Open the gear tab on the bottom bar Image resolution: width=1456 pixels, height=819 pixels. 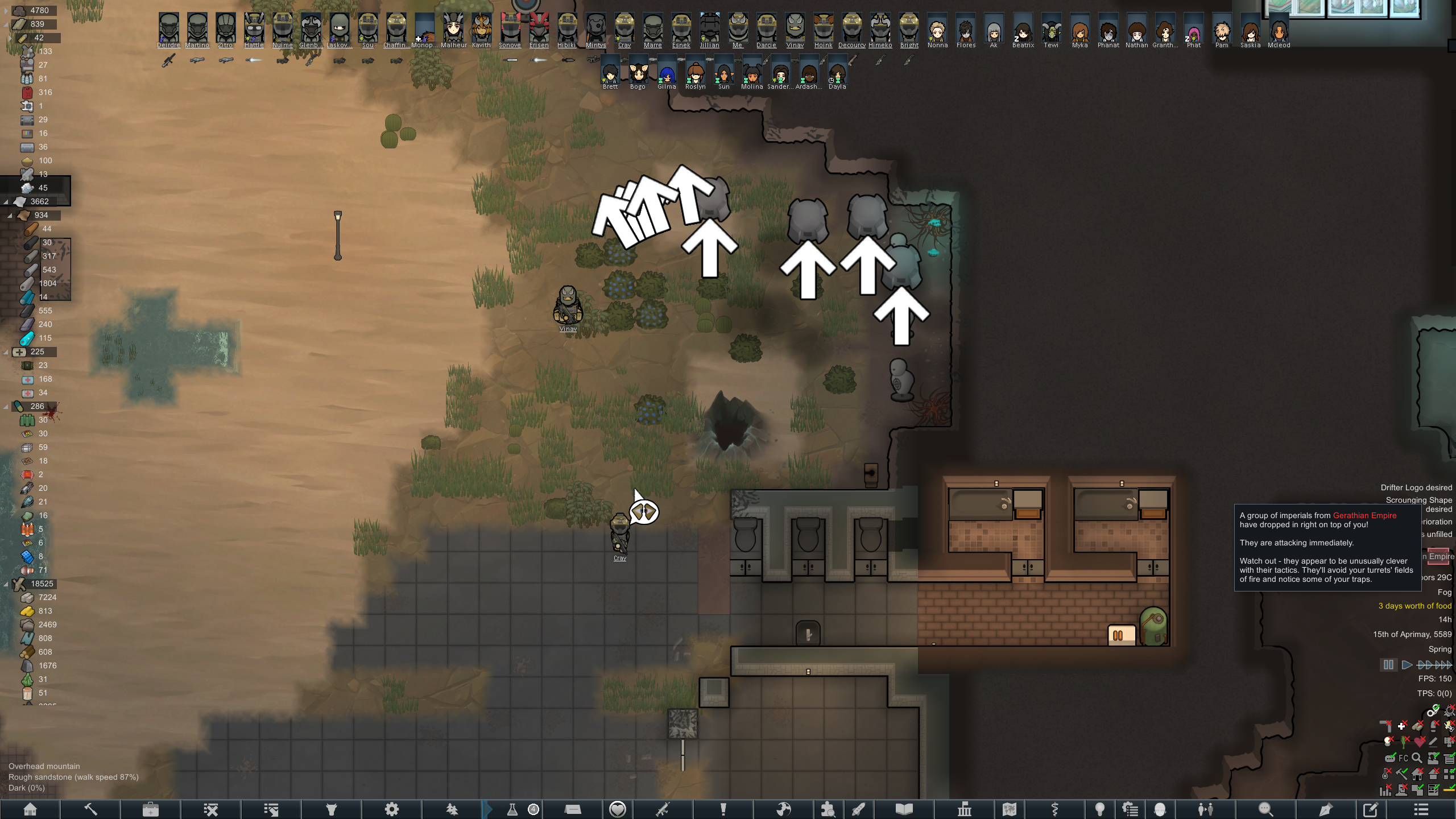[x=392, y=809]
